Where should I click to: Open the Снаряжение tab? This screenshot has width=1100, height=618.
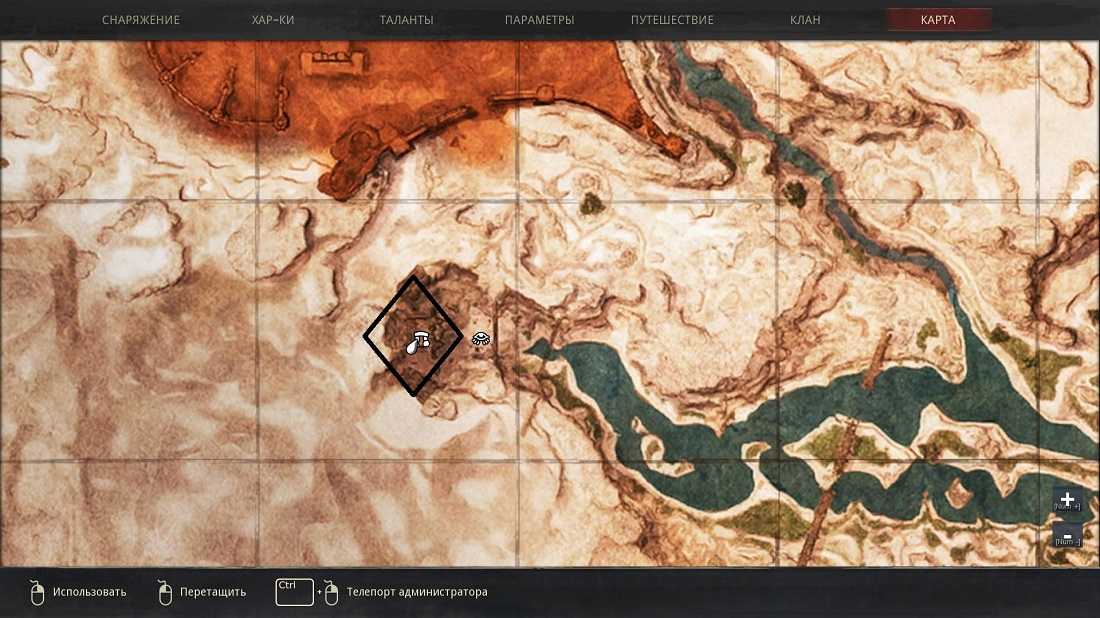coord(141,20)
